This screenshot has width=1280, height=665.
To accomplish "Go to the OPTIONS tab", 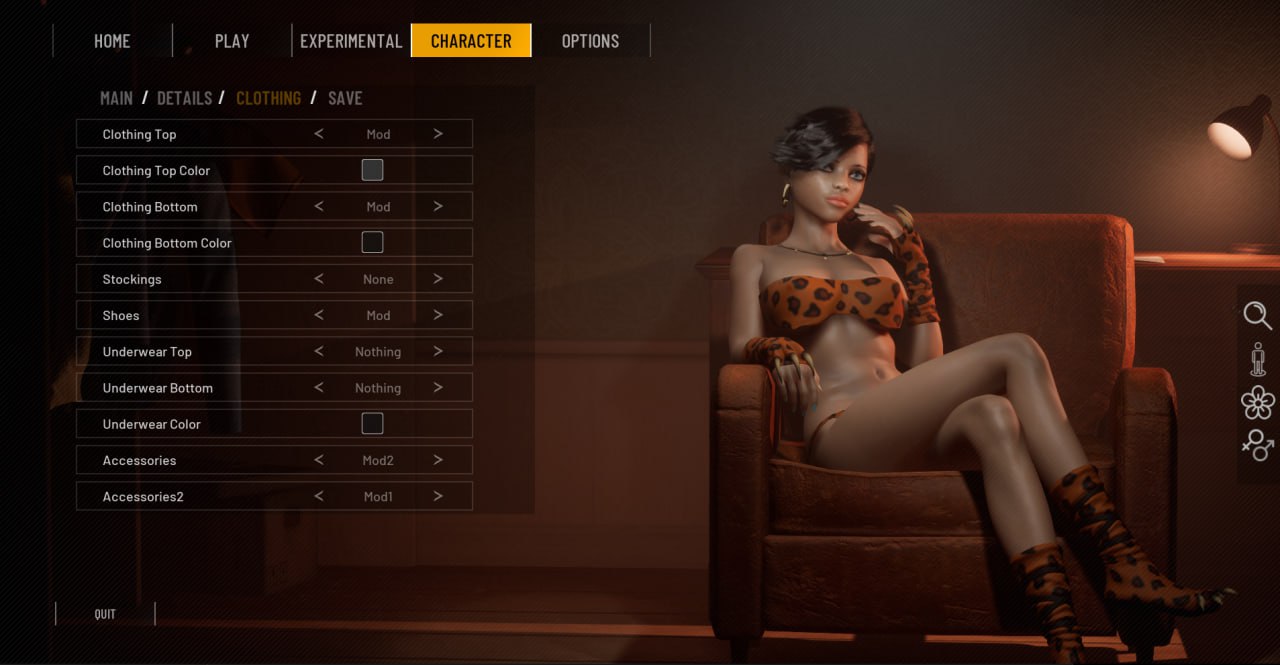I will click(x=590, y=41).
